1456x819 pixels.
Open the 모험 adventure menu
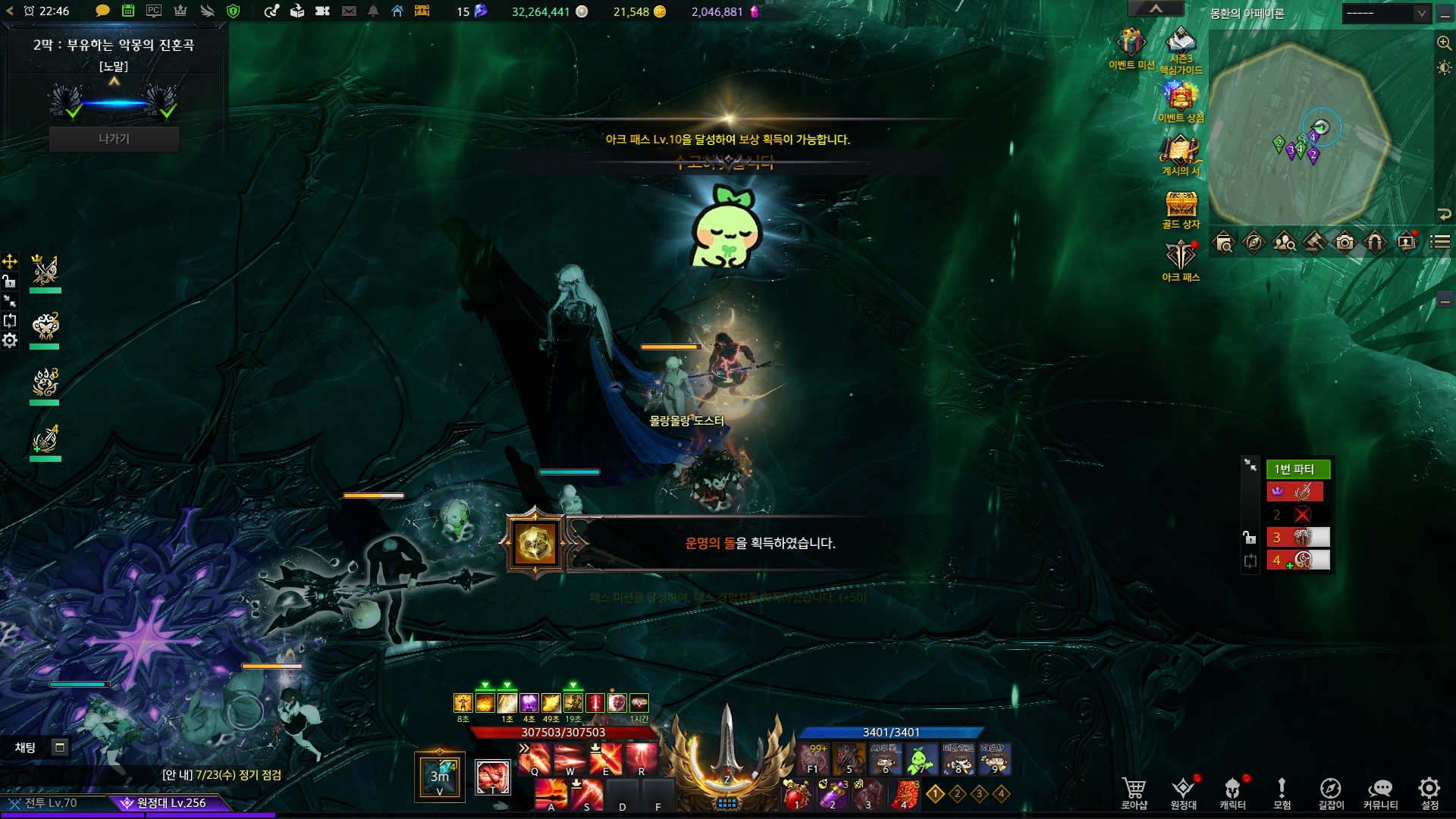[x=1282, y=792]
